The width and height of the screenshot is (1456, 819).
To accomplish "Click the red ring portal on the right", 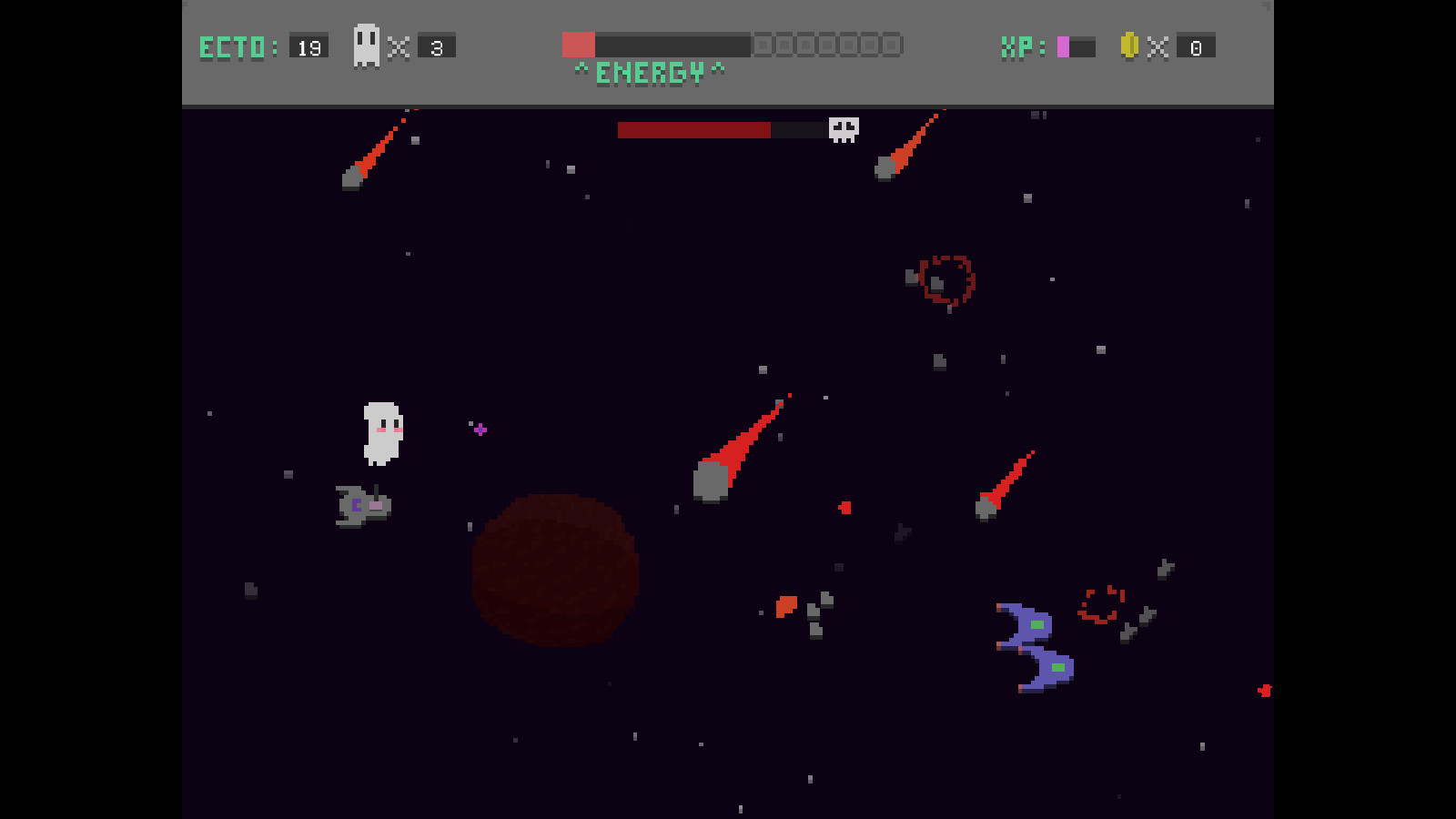I will (x=1101, y=603).
